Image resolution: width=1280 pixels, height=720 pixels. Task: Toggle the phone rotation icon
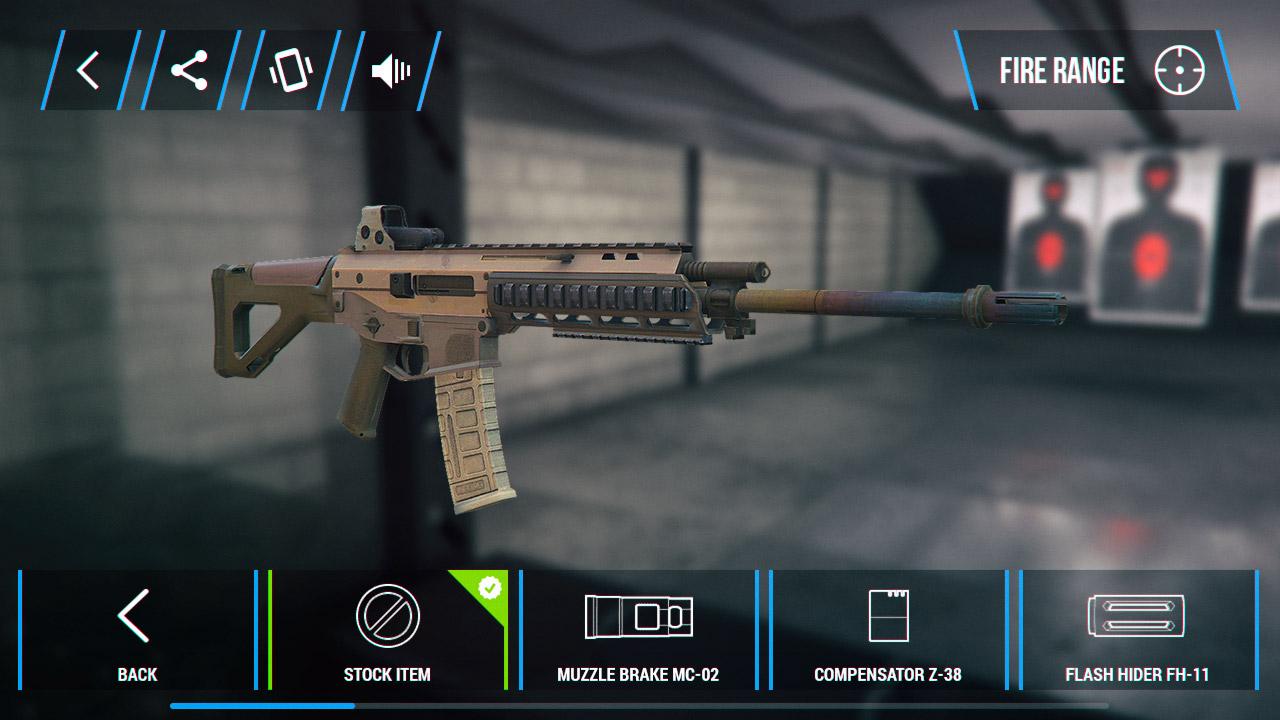coord(290,71)
